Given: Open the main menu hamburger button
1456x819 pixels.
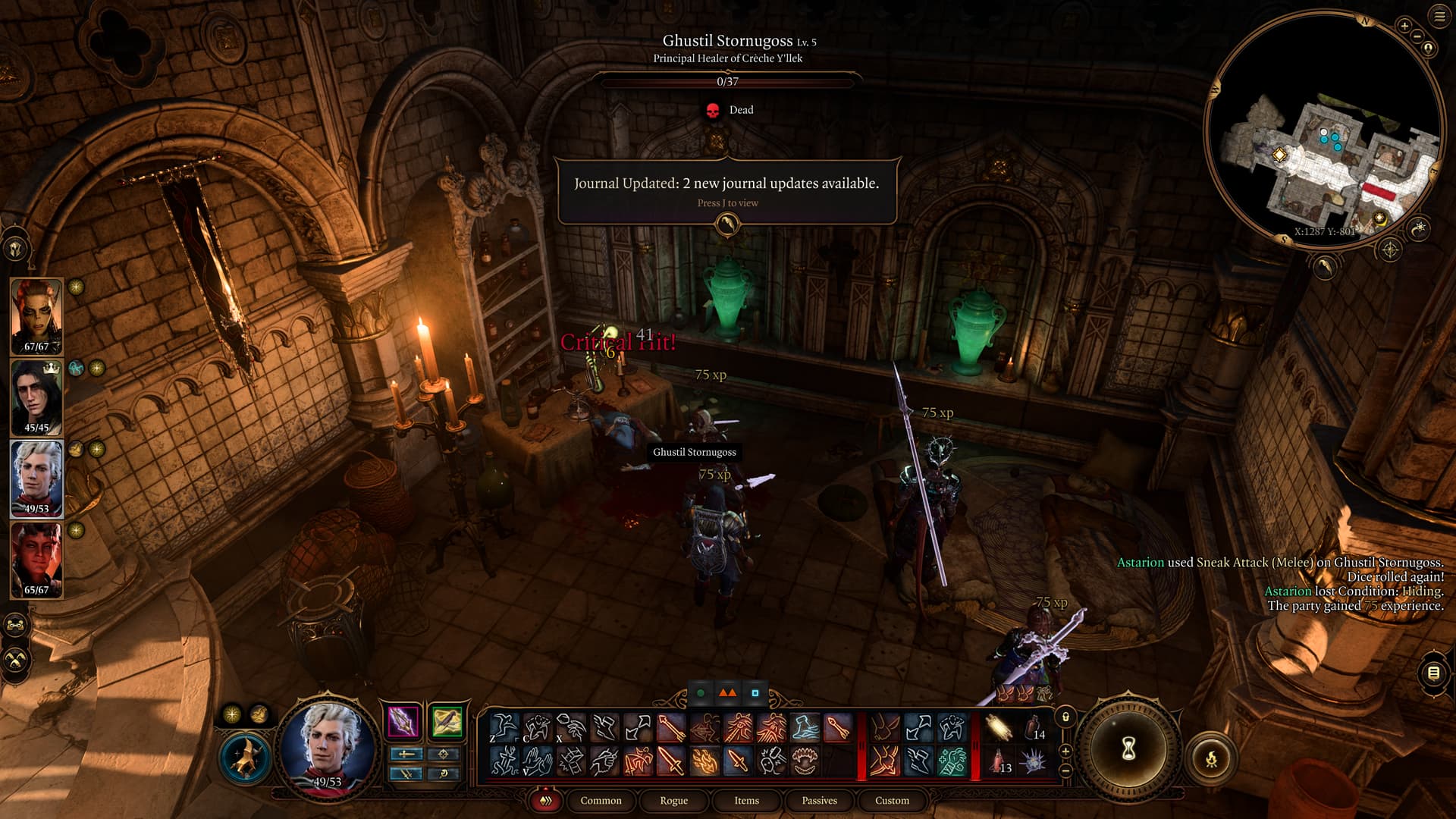Looking at the screenshot, I should click(x=1439, y=17).
